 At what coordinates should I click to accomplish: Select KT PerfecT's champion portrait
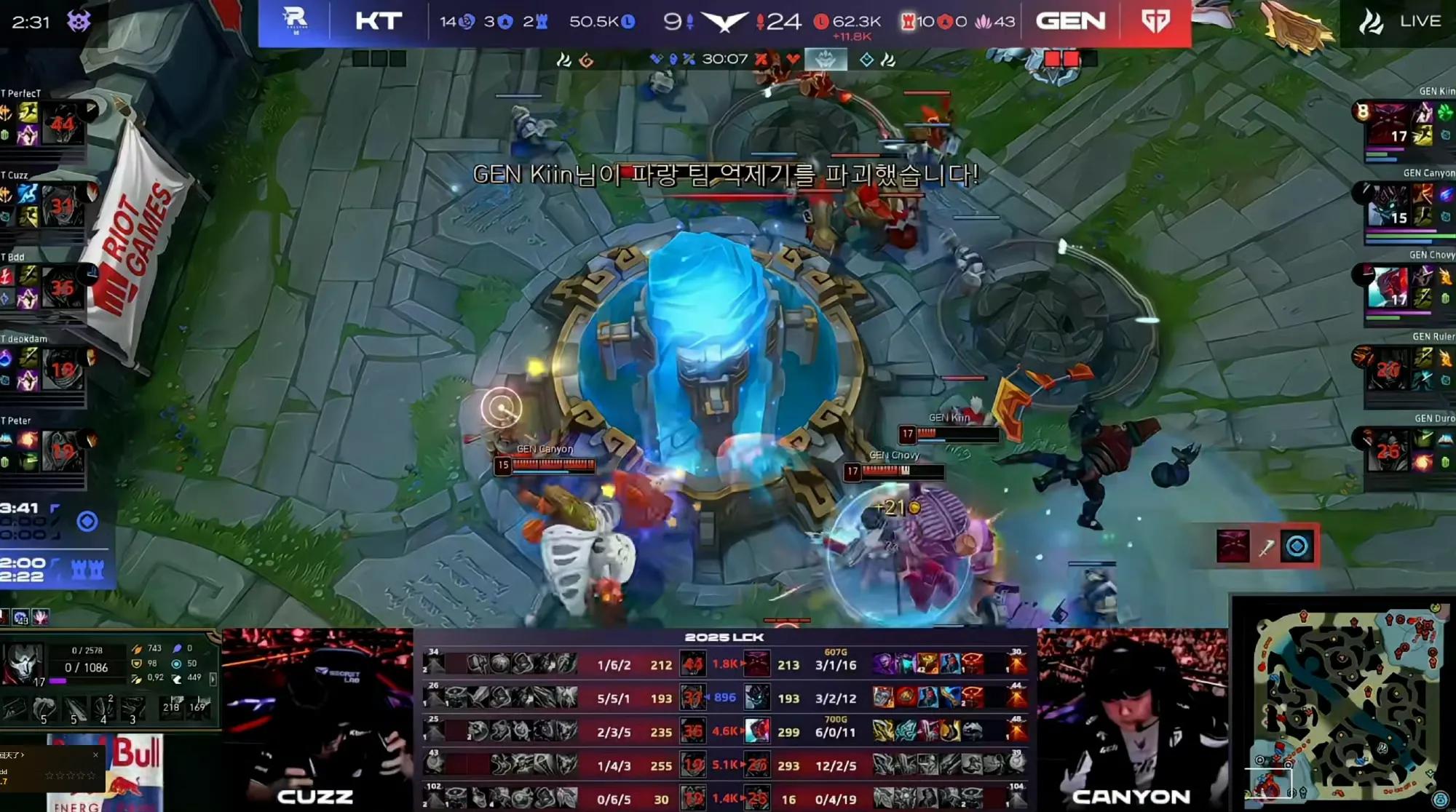pyautogui.click(x=62, y=123)
